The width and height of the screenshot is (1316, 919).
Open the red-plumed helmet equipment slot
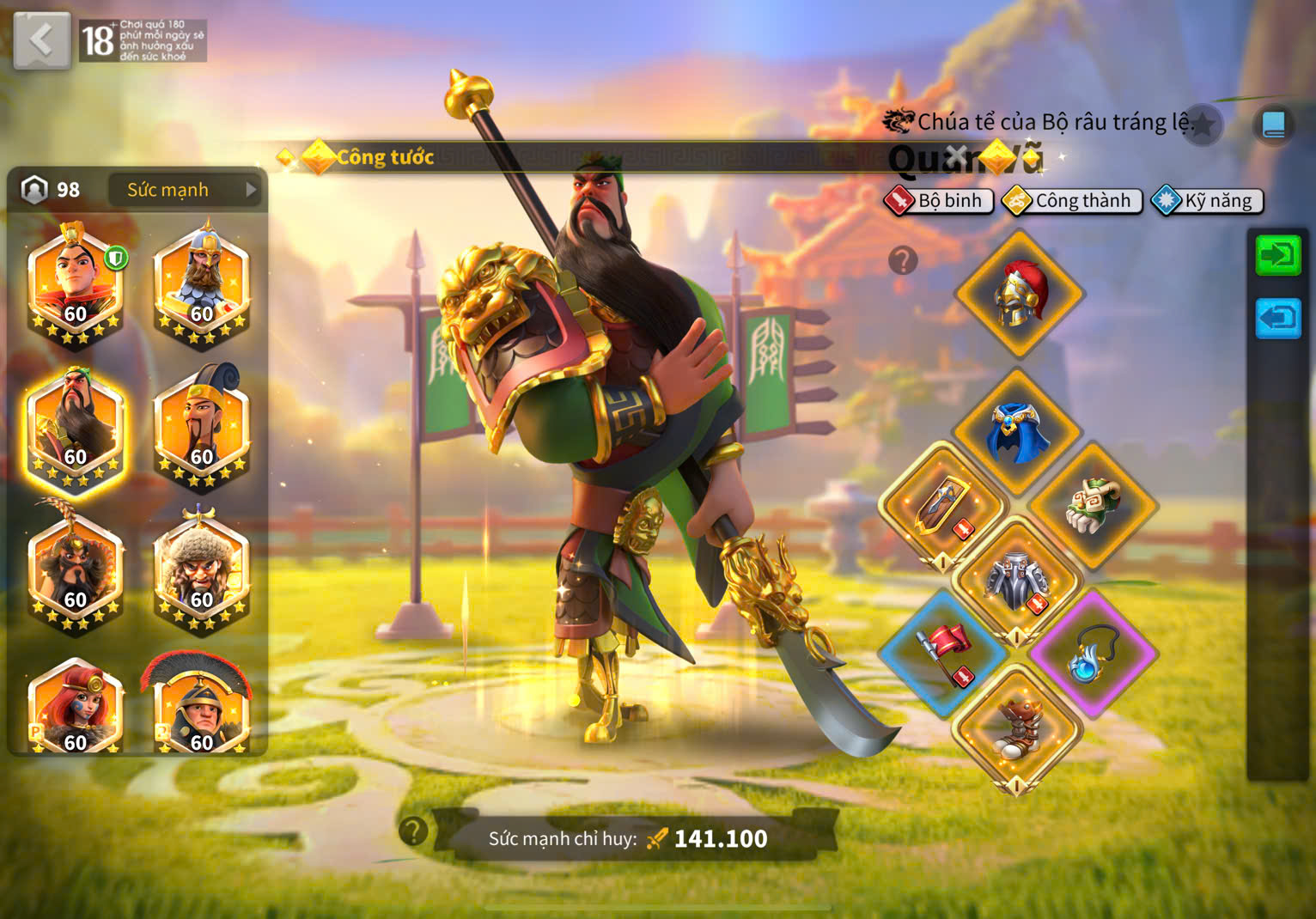[1019, 293]
